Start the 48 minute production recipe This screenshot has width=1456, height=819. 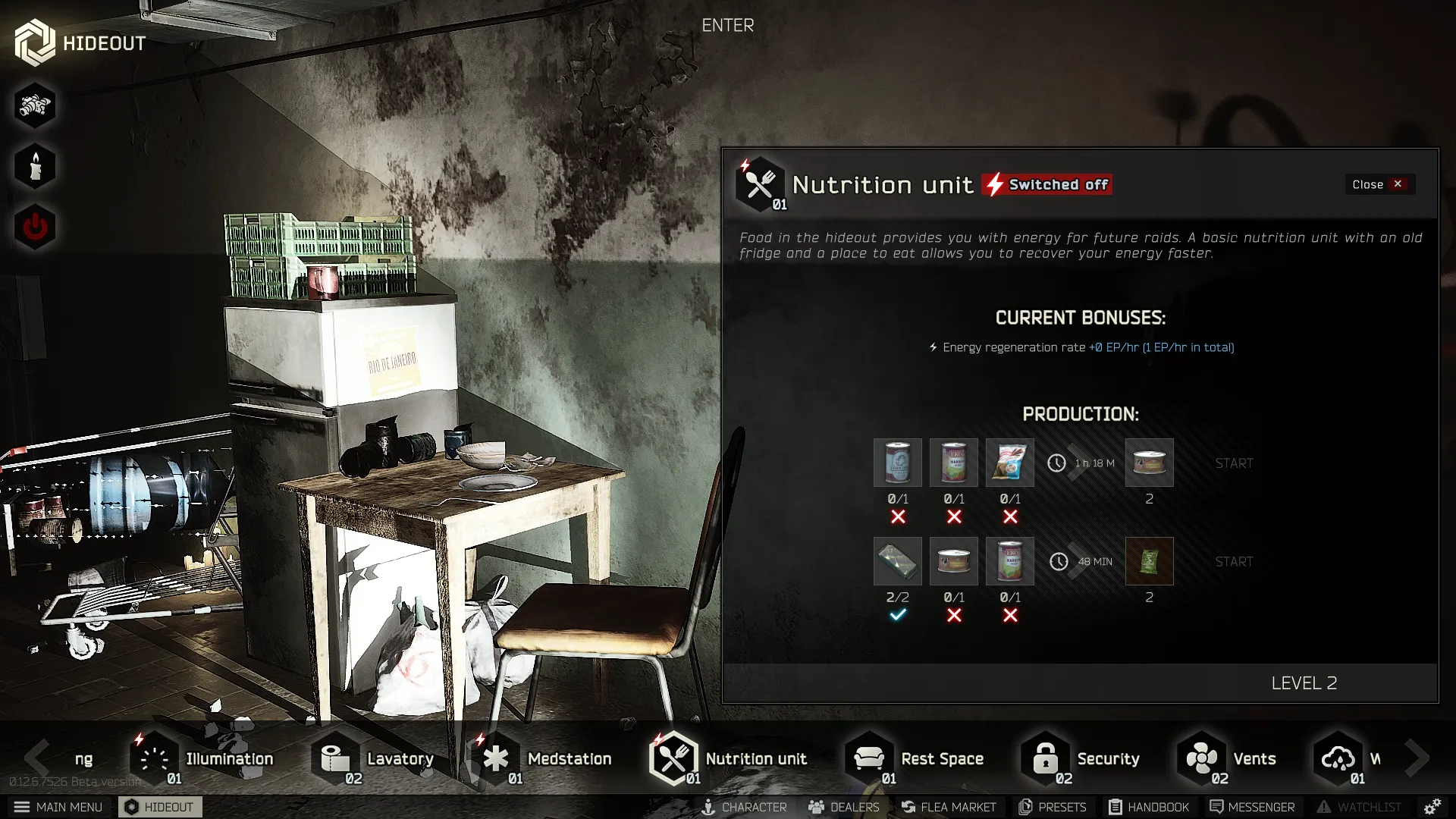(x=1233, y=561)
